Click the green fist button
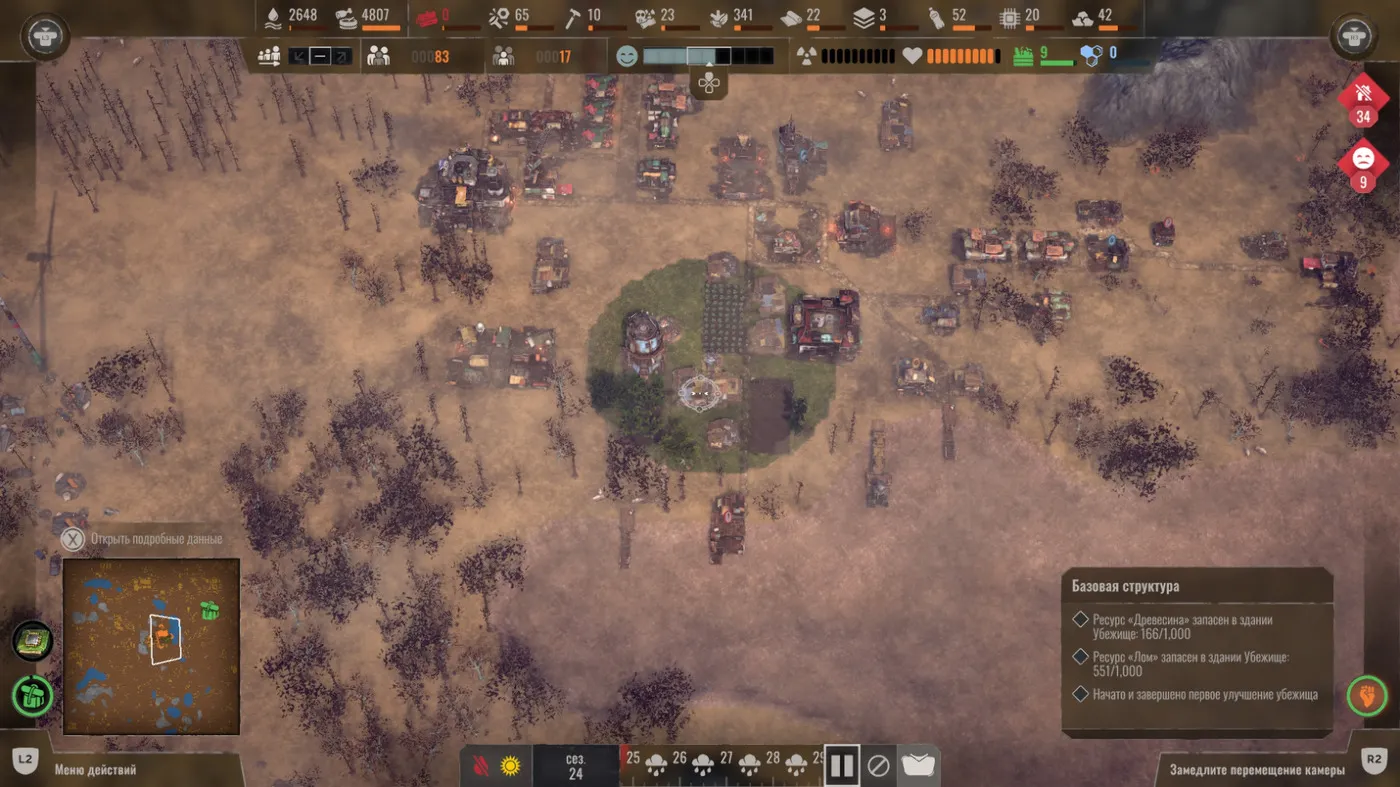1400x787 pixels. click(x=1366, y=695)
